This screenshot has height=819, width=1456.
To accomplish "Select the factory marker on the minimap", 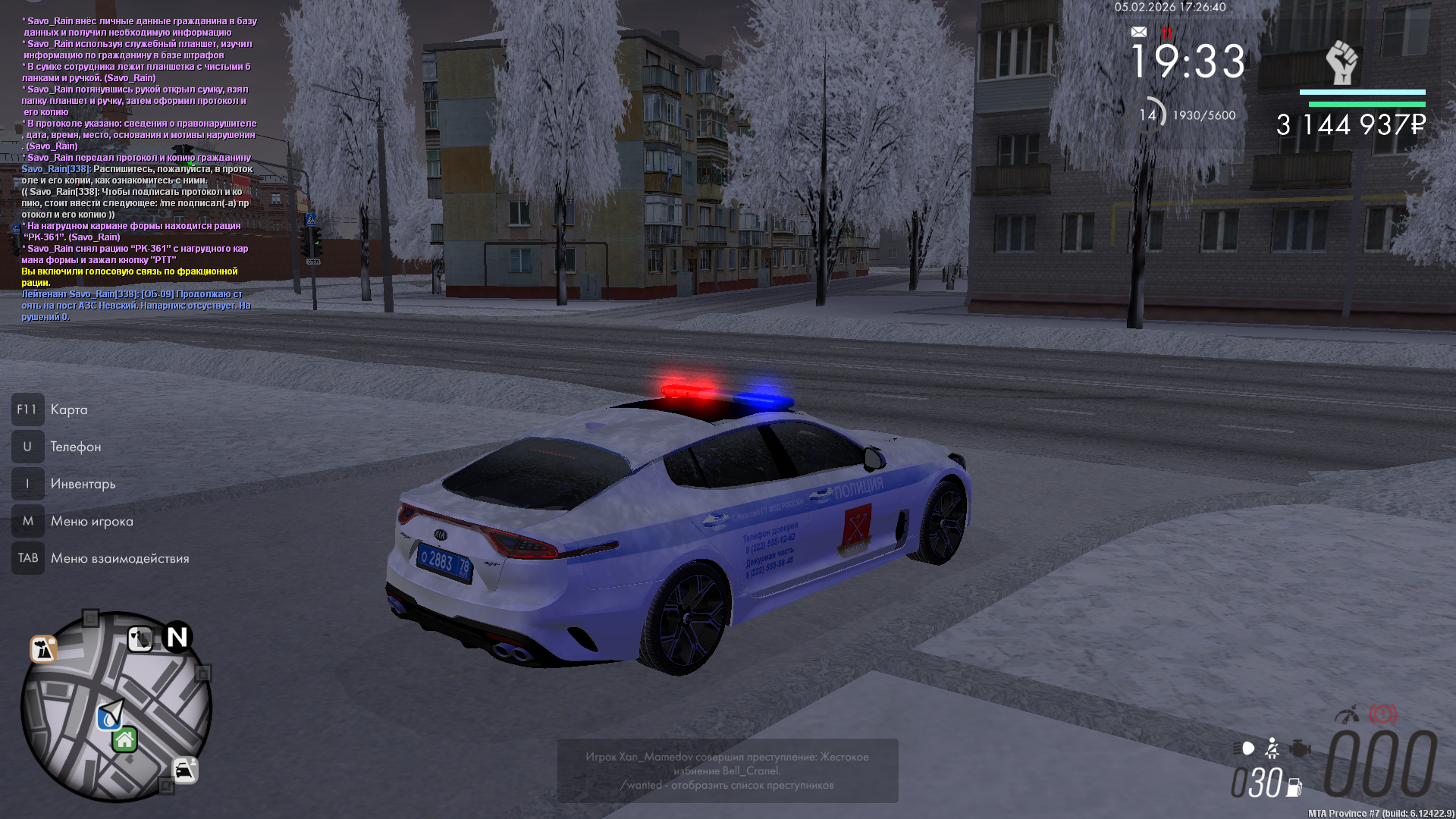I will point(43,649).
